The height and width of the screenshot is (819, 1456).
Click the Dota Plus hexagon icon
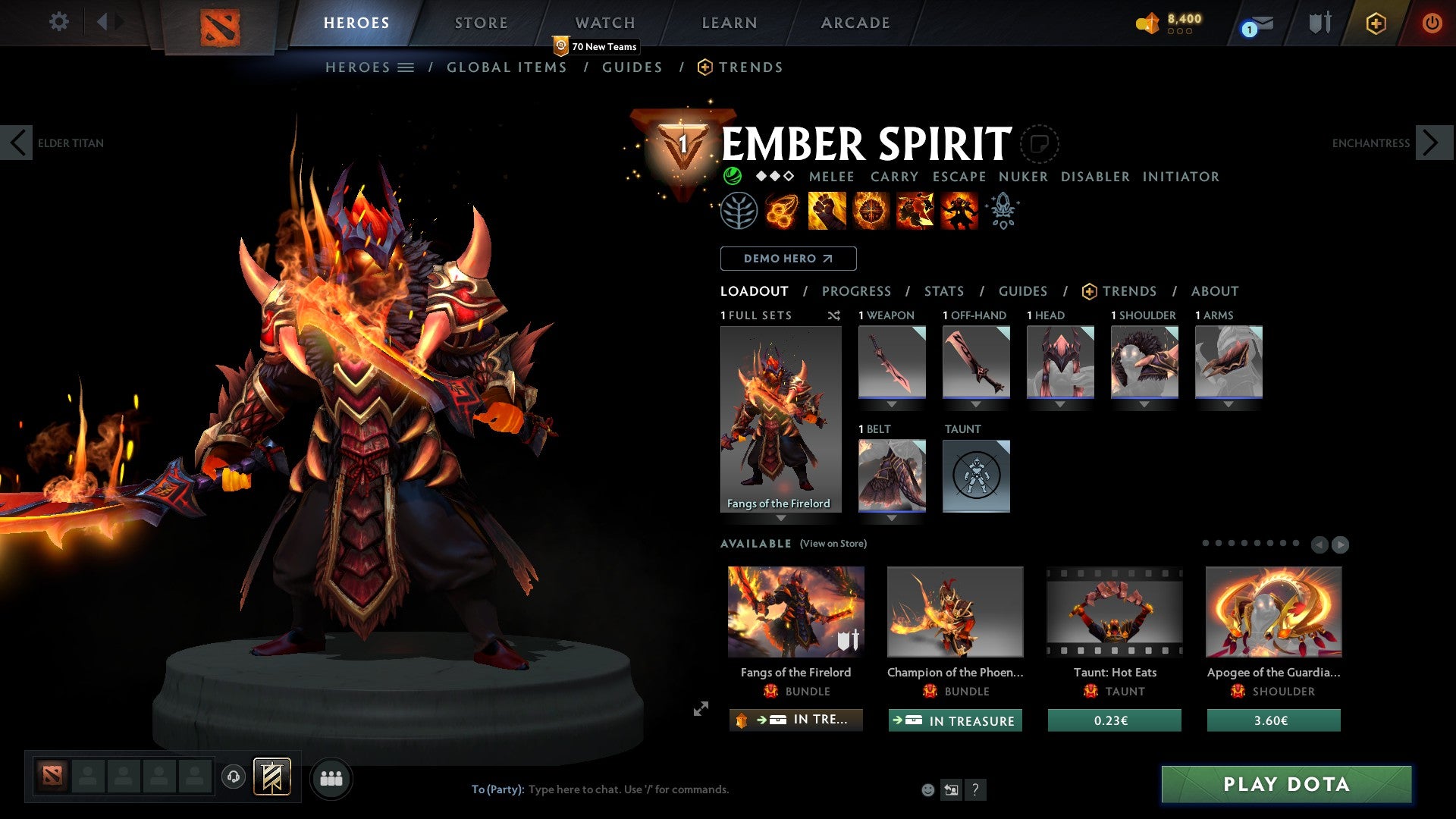click(1374, 23)
